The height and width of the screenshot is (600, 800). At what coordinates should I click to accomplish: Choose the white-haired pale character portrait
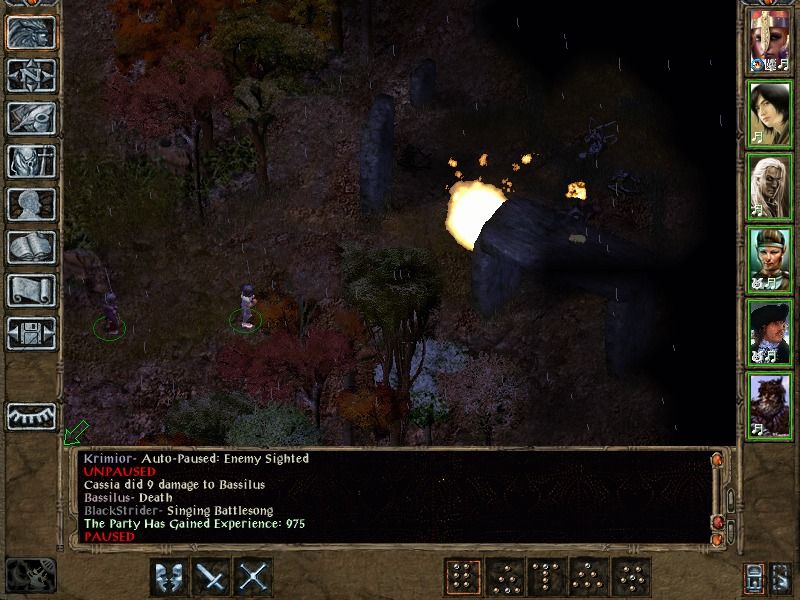pyautogui.click(x=769, y=187)
